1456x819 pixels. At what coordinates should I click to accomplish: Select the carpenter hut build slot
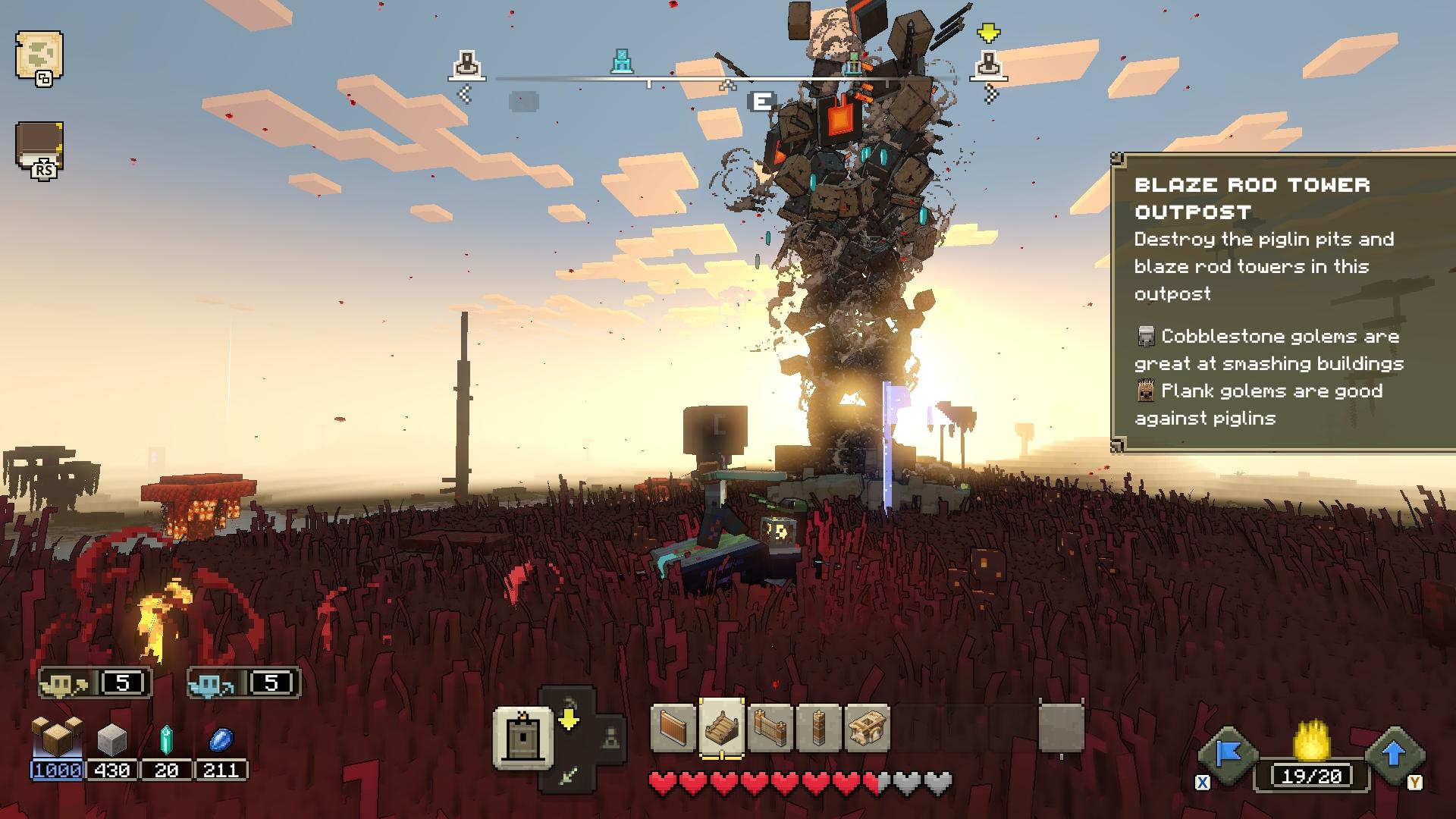[867, 729]
